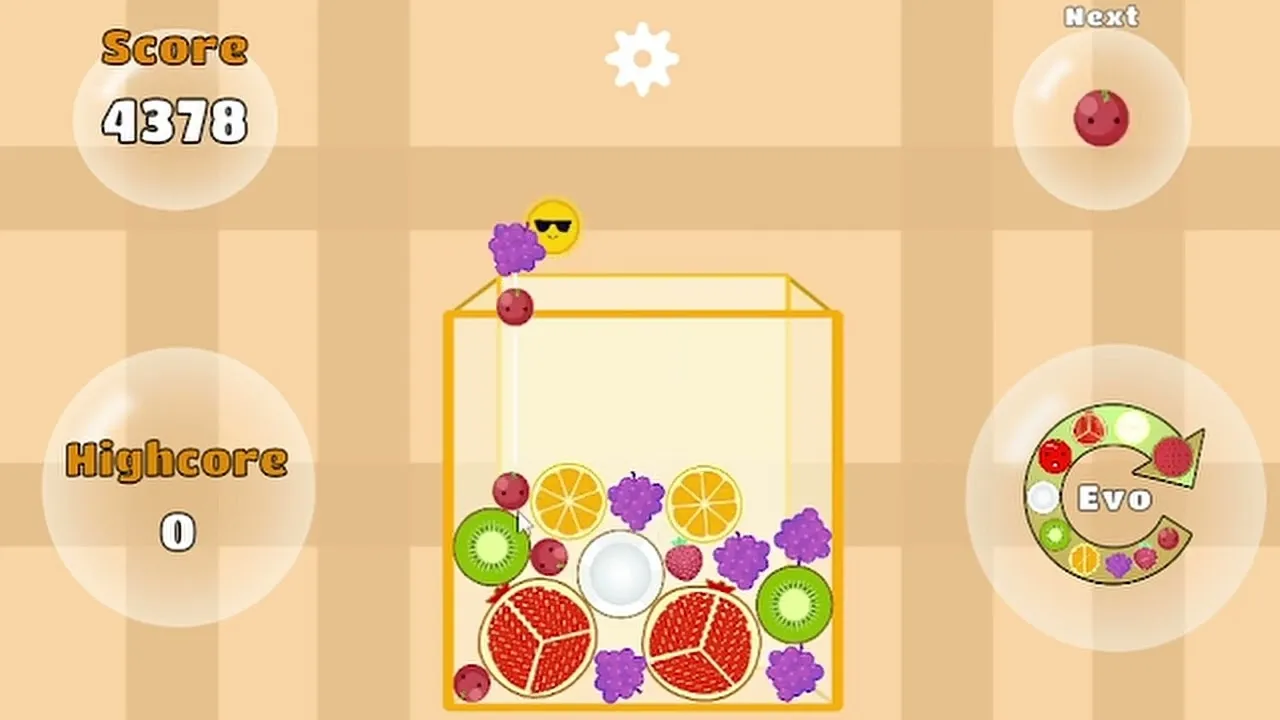Click the Next label at the top right
The width and height of the screenshot is (1280, 720).
[1101, 17]
